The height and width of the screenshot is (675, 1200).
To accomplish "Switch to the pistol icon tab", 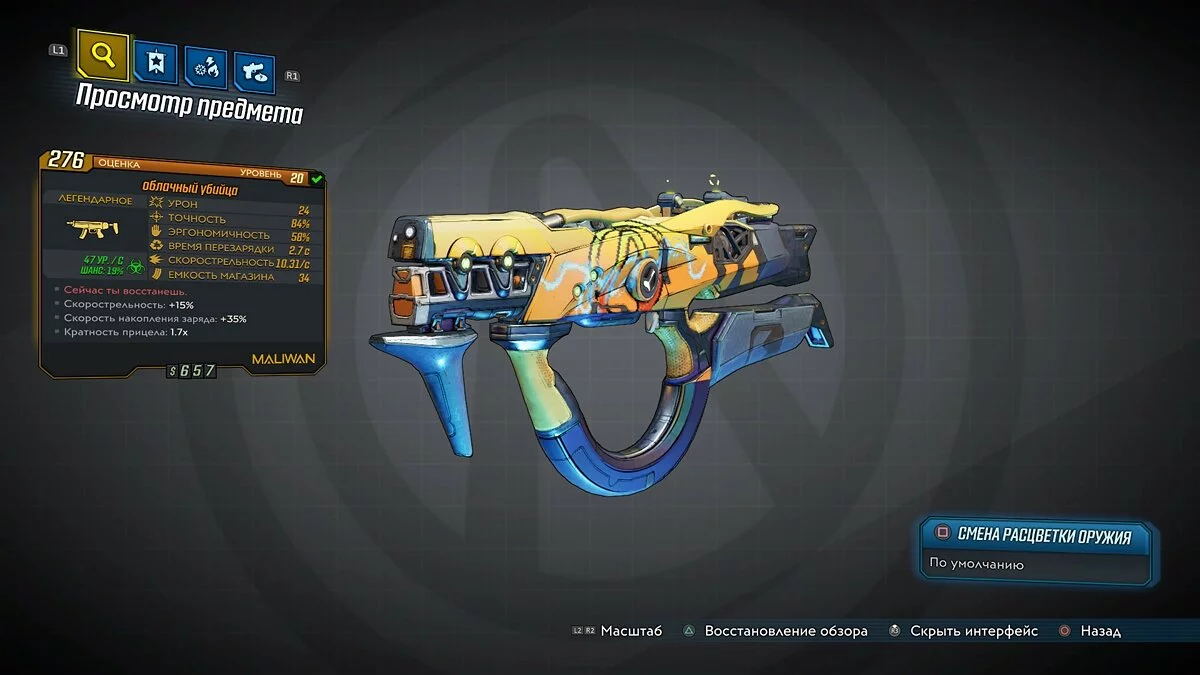I will pos(254,73).
